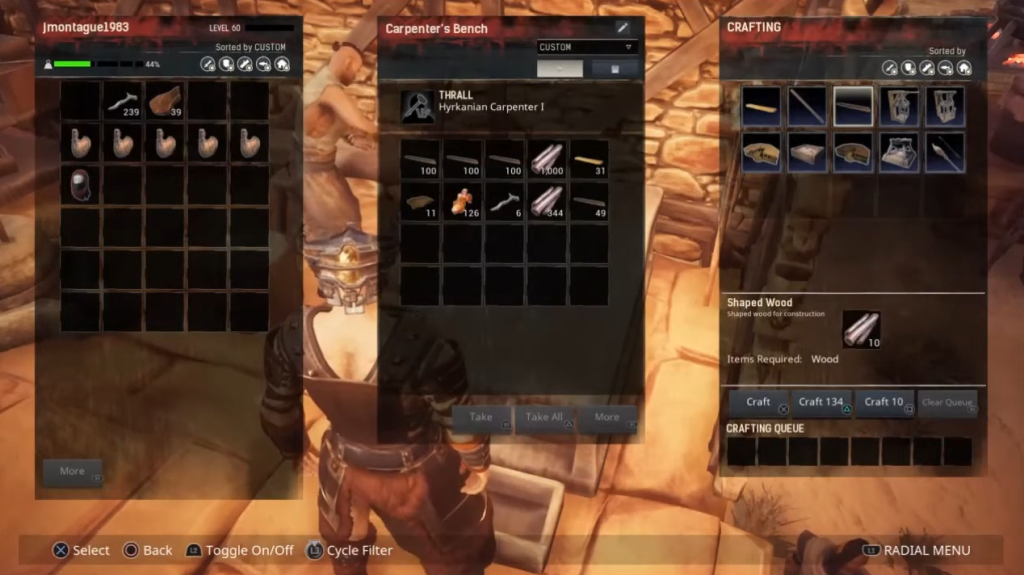
Task: Stop the bench with the stop button
Action: (x=615, y=68)
